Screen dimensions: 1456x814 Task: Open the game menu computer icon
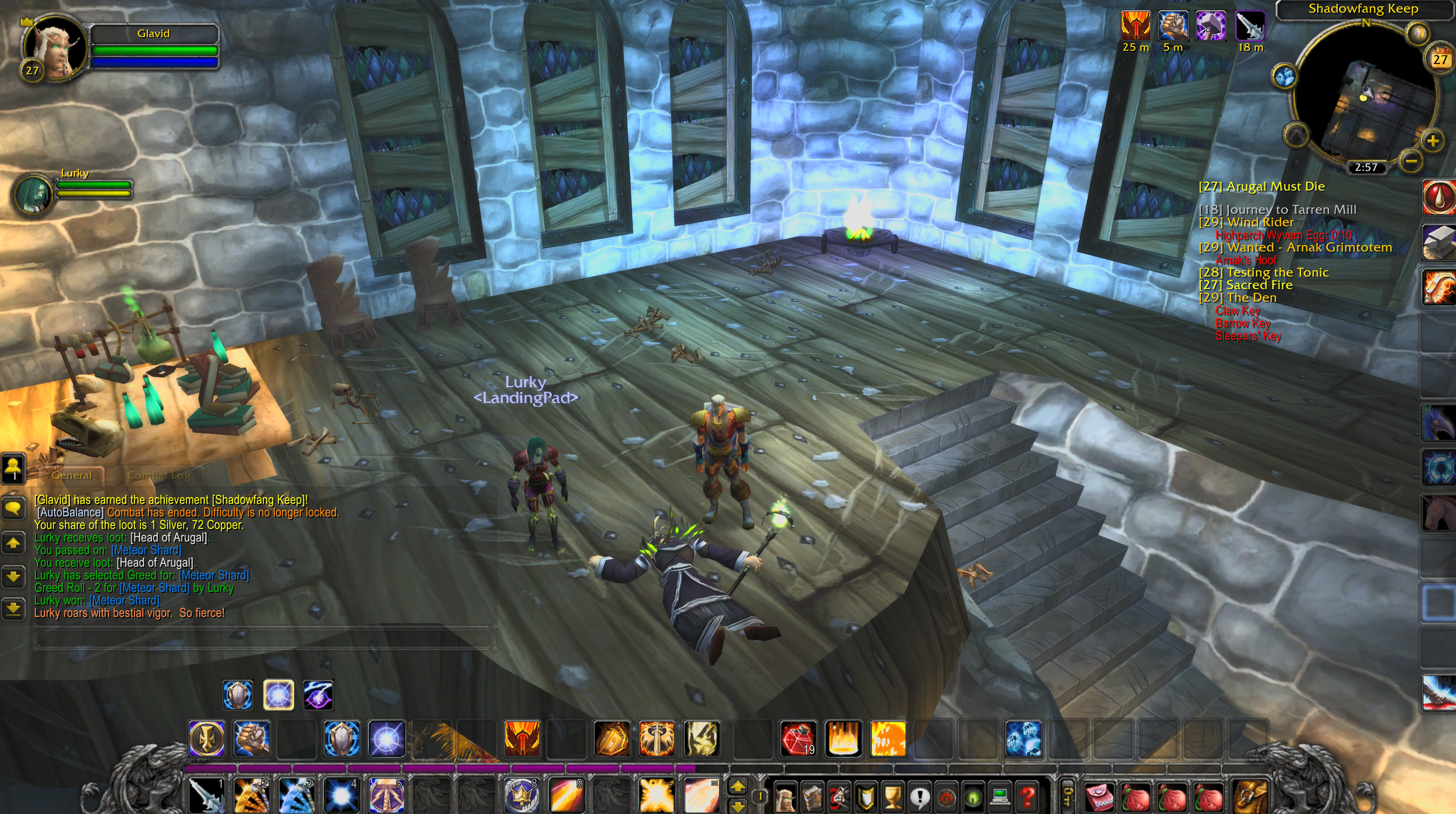click(x=1001, y=797)
